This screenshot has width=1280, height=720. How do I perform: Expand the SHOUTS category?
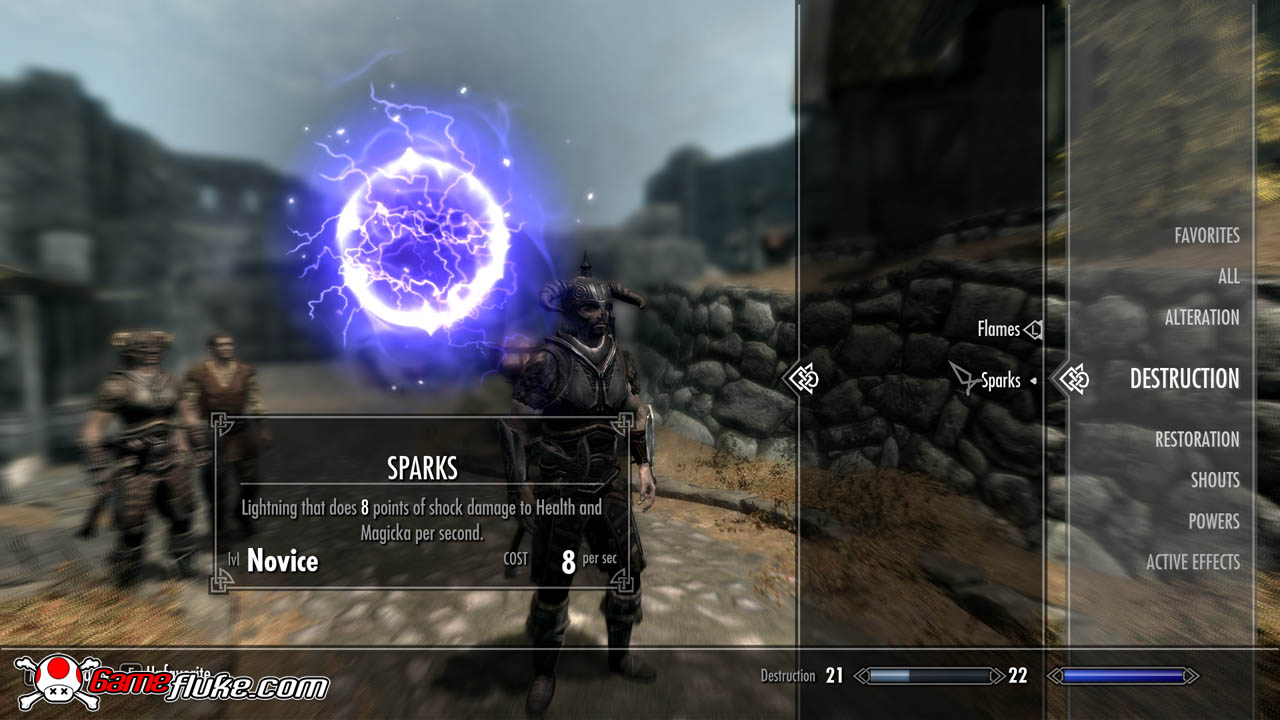pyautogui.click(x=1215, y=480)
